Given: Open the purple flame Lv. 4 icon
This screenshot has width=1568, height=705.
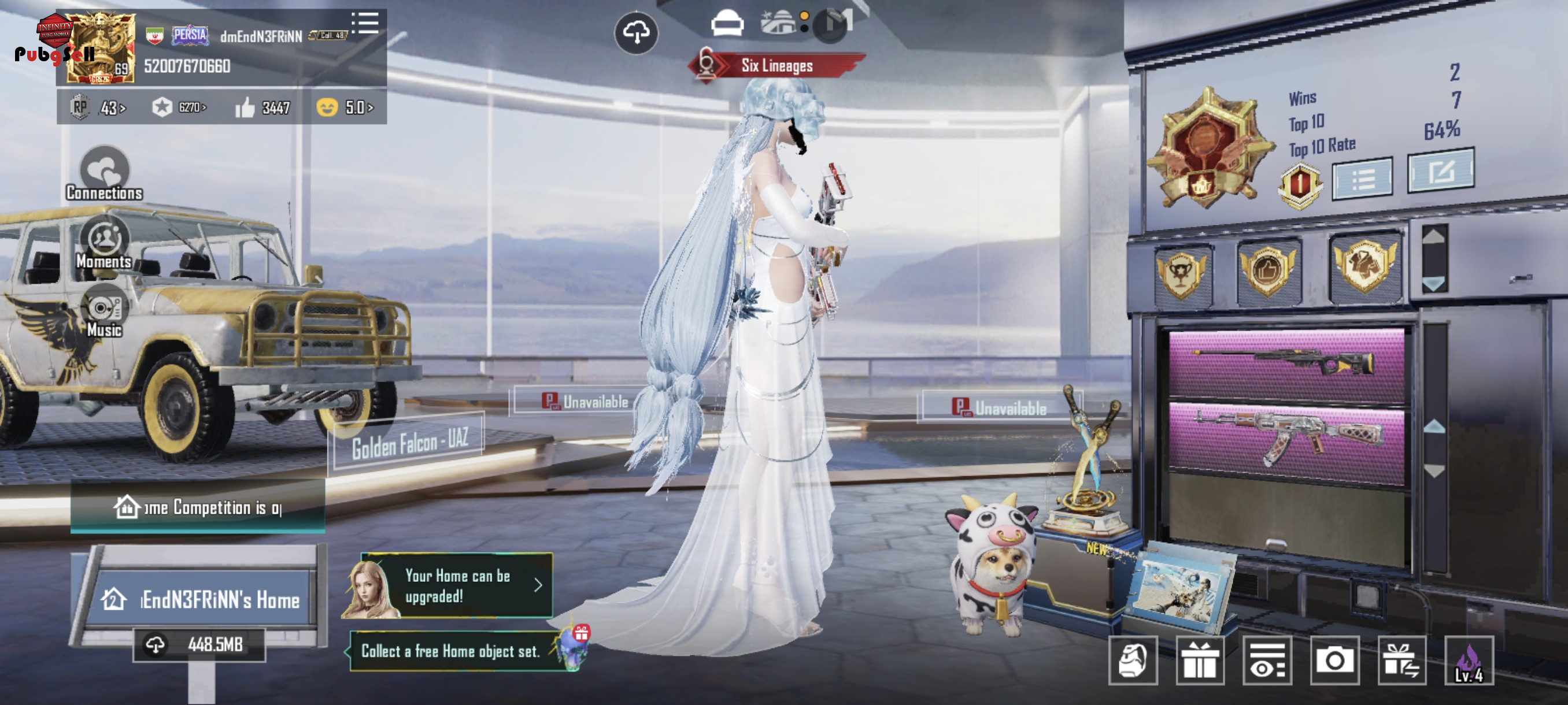Looking at the screenshot, I should (x=1468, y=661).
